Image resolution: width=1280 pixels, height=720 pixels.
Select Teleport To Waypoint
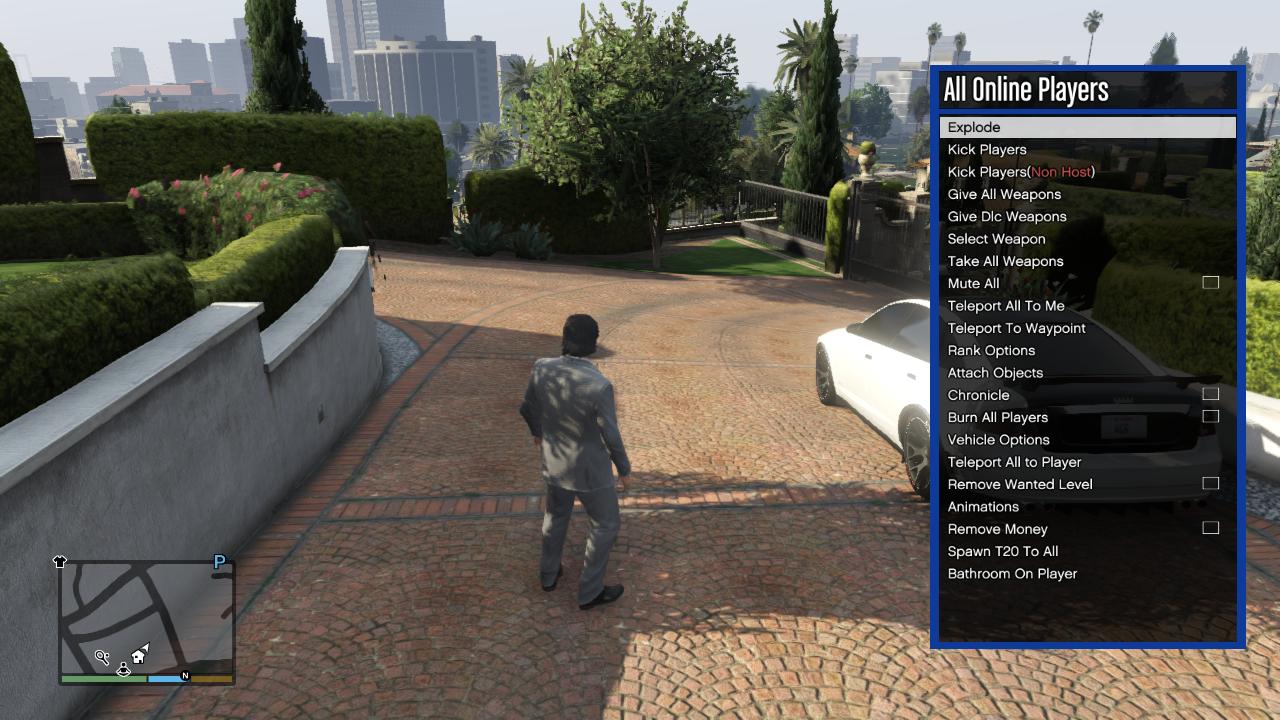(x=1016, y=328)
